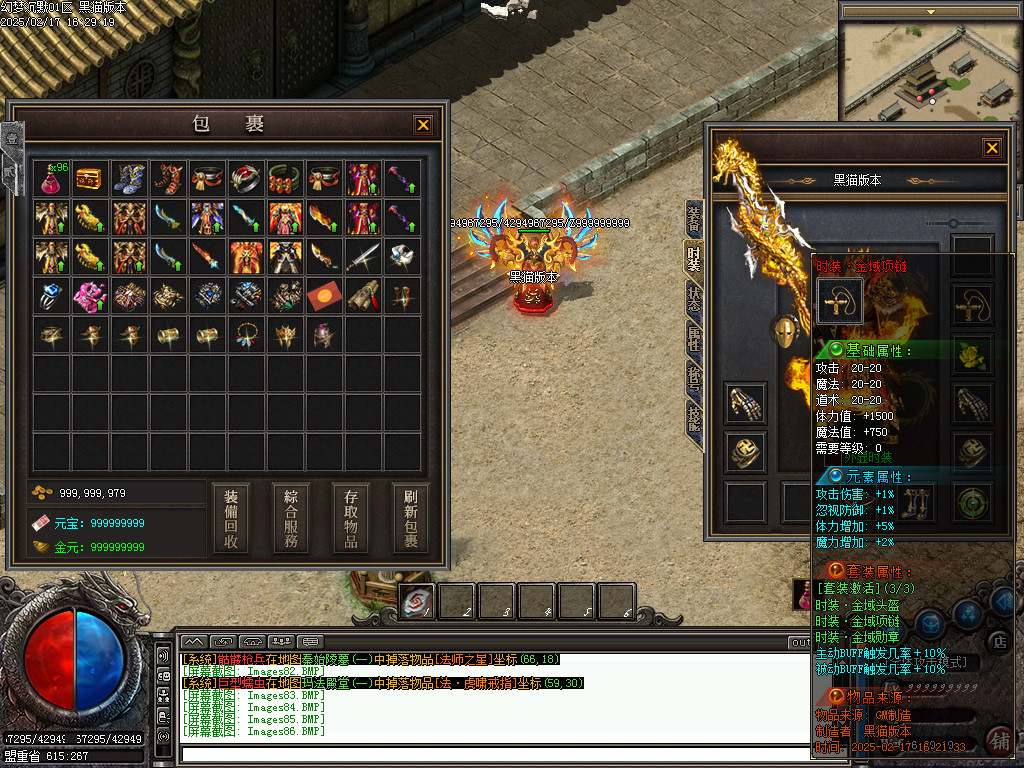Pick the blue armored boots in bag
The height and width of the screenshot is (768, 1024).
pos(129,179)
